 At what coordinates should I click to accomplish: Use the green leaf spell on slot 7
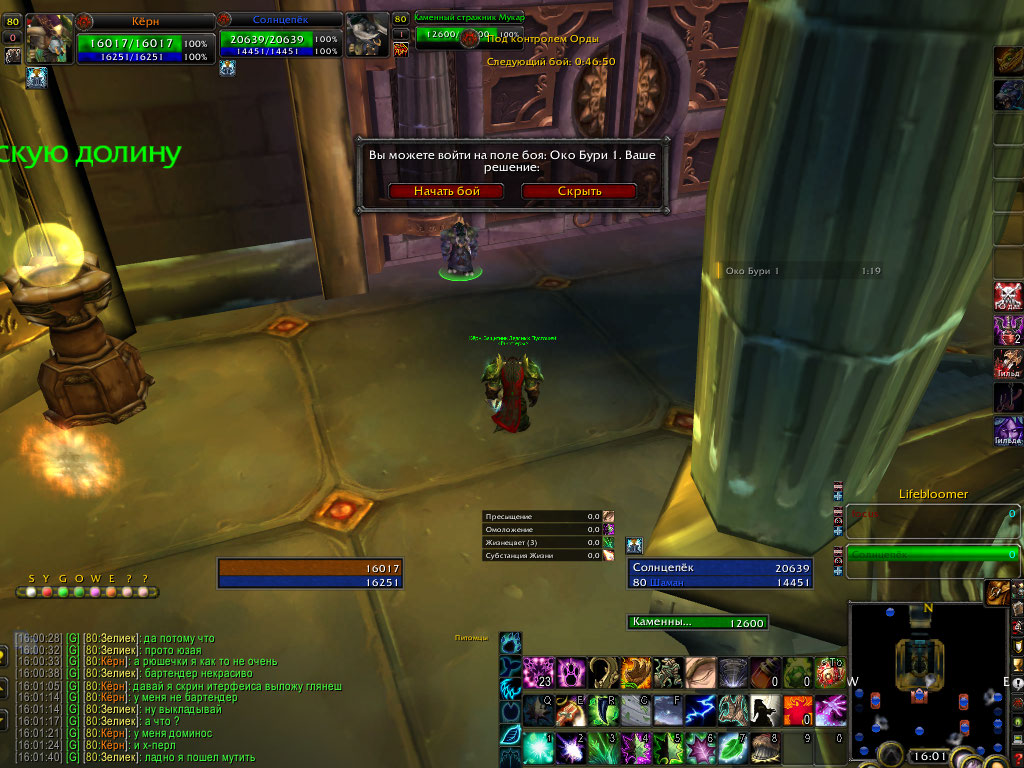click(734, 746)
